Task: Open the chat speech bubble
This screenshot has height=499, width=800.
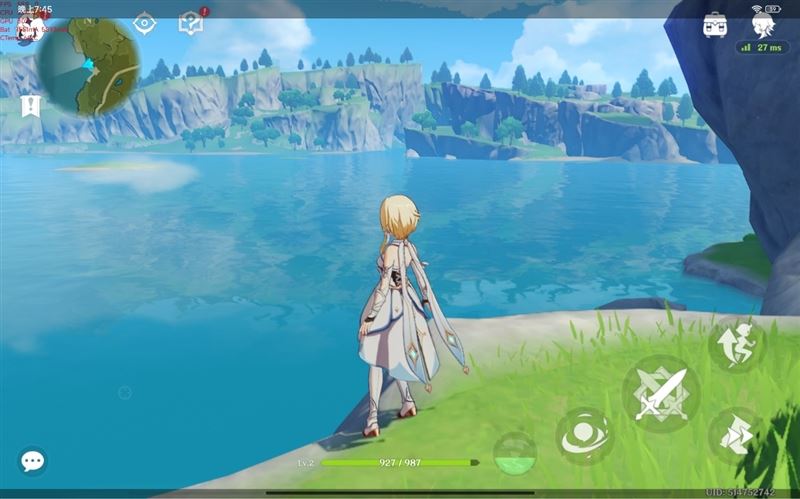Action: (32, 461)
